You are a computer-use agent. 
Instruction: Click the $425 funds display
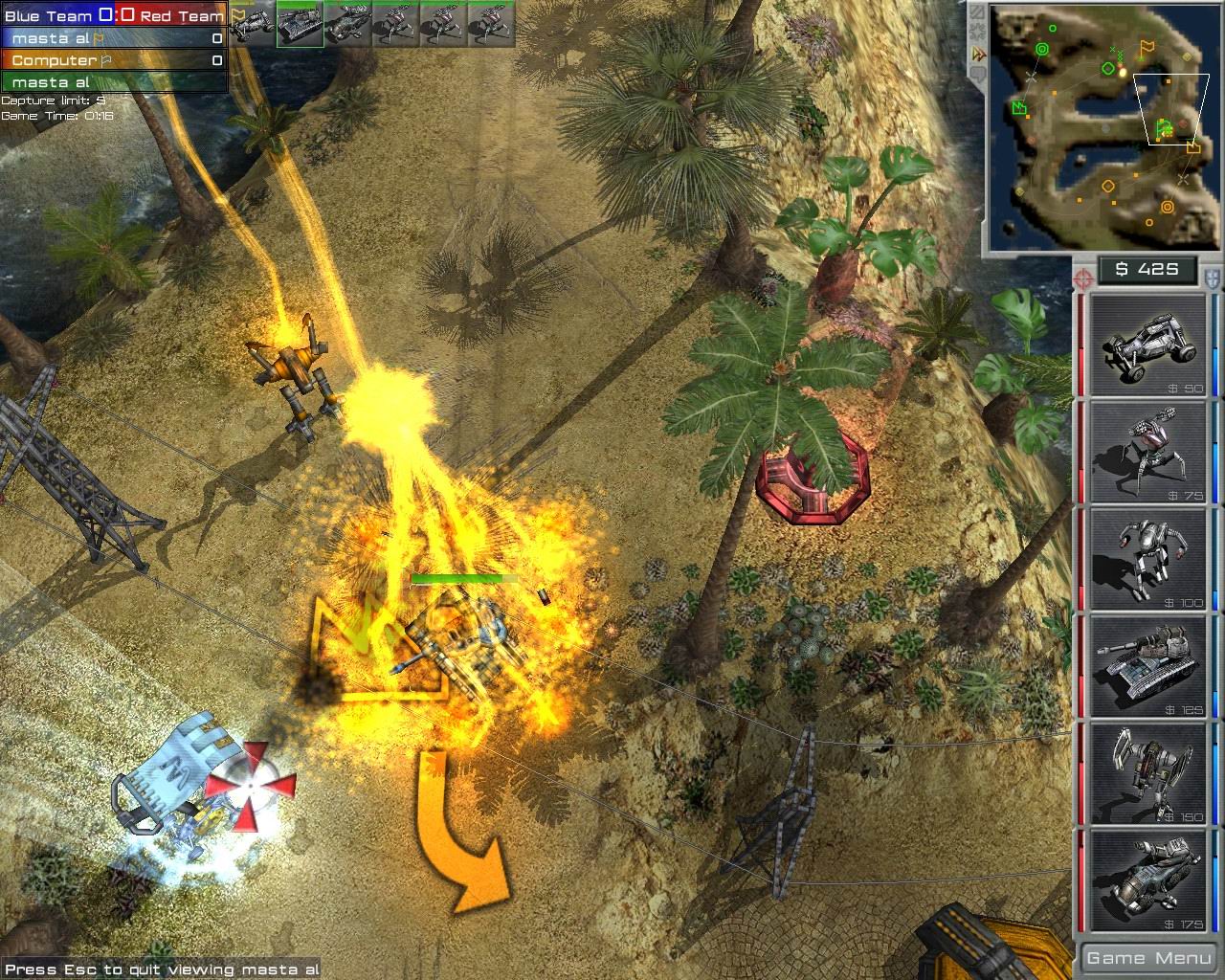tap(1146, 269)
